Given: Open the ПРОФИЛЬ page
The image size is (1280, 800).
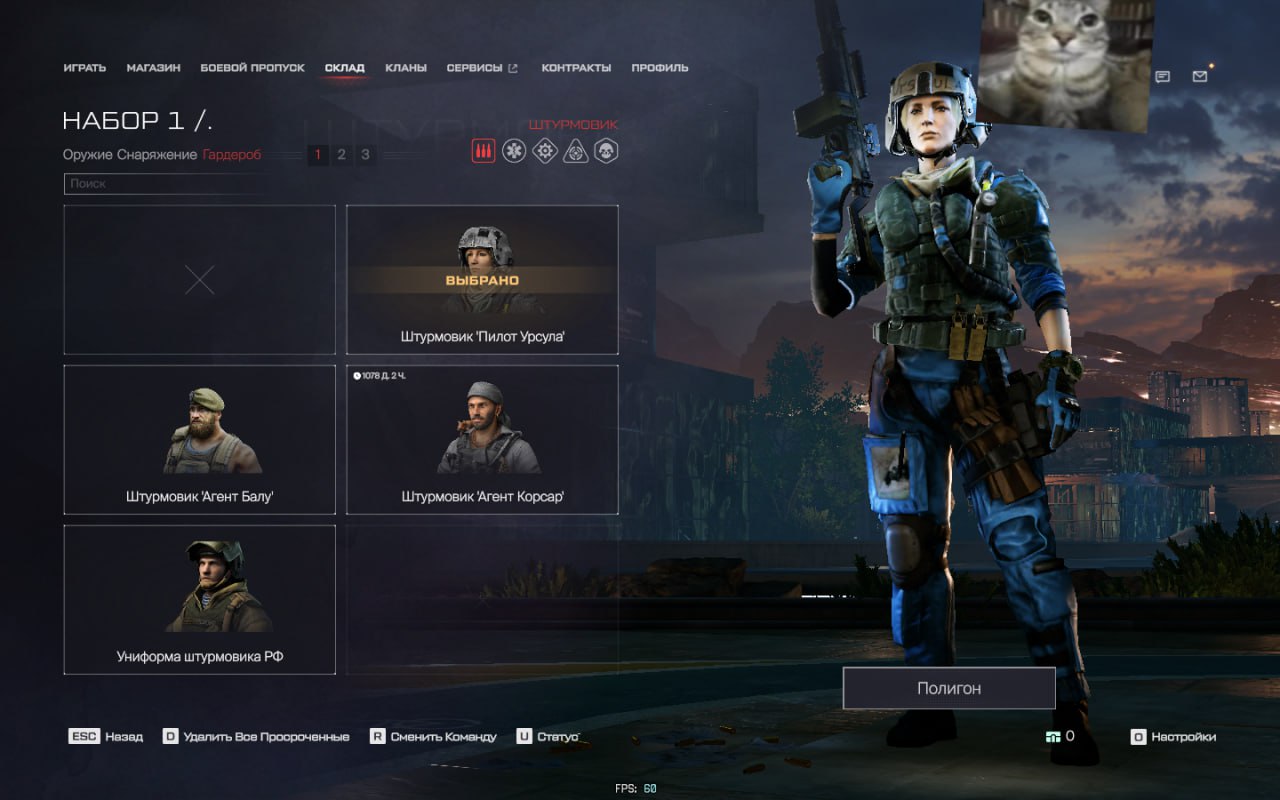Looking at the screenshot, I should pyautogui.click(x=659, y=68).
